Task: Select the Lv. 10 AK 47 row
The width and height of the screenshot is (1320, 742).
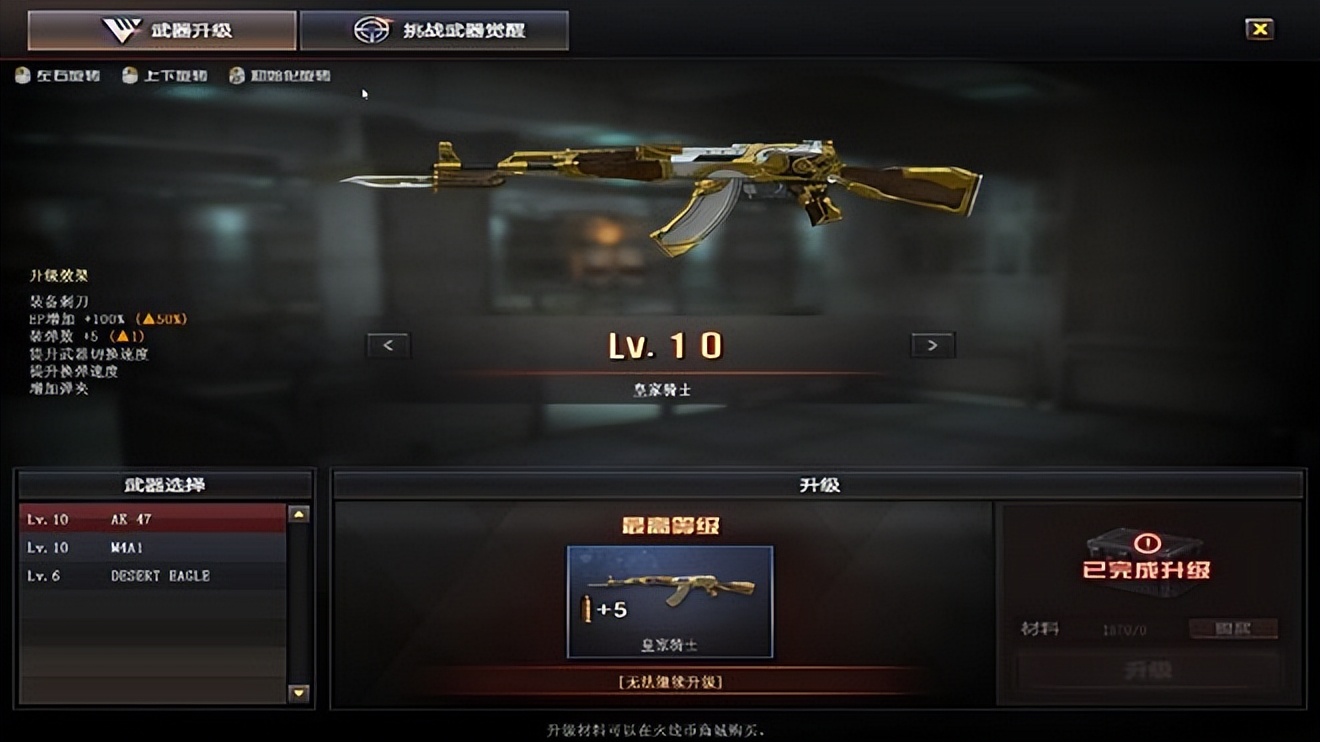Action: [x=152, y=519]
